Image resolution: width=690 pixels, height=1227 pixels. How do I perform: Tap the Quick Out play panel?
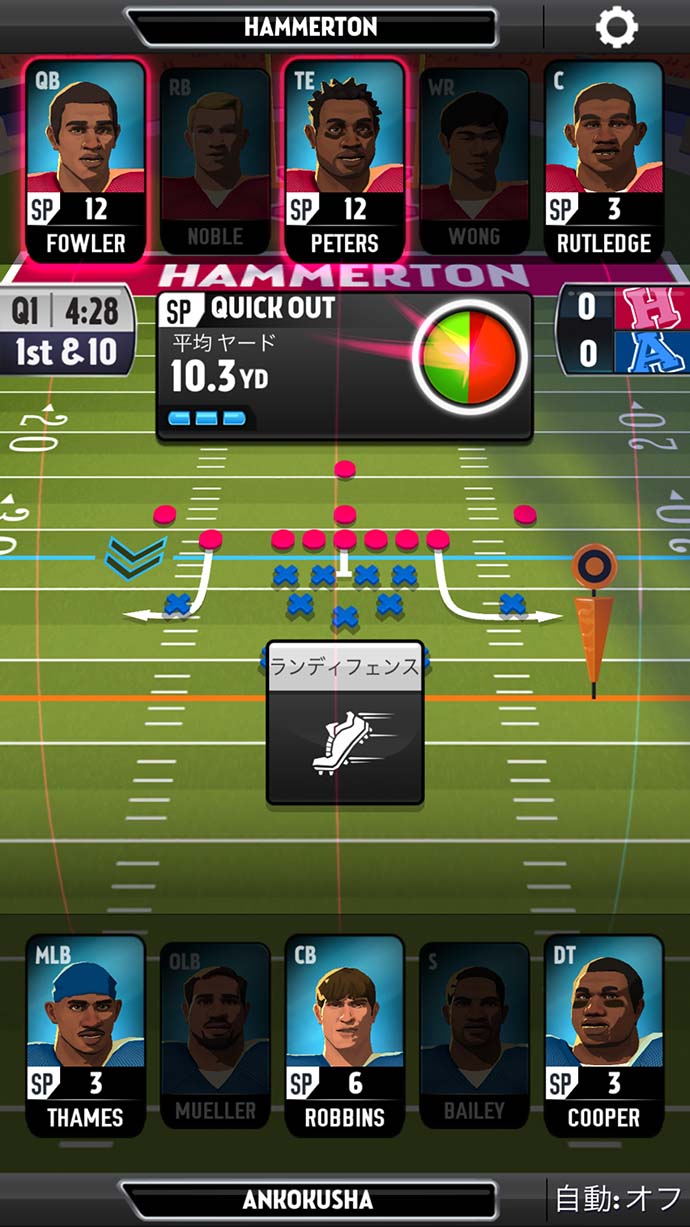[x=344, y=365]
